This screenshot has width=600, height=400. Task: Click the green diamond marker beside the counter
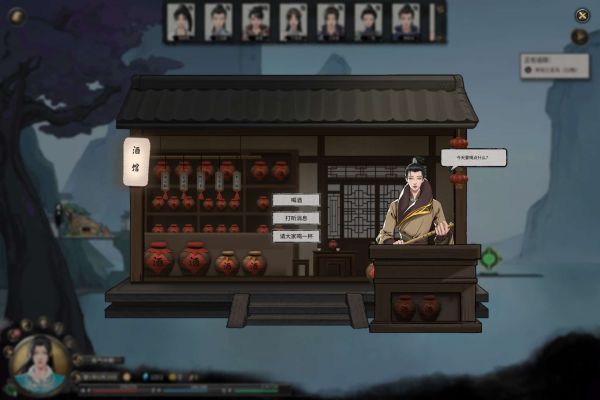coord(489,258)
